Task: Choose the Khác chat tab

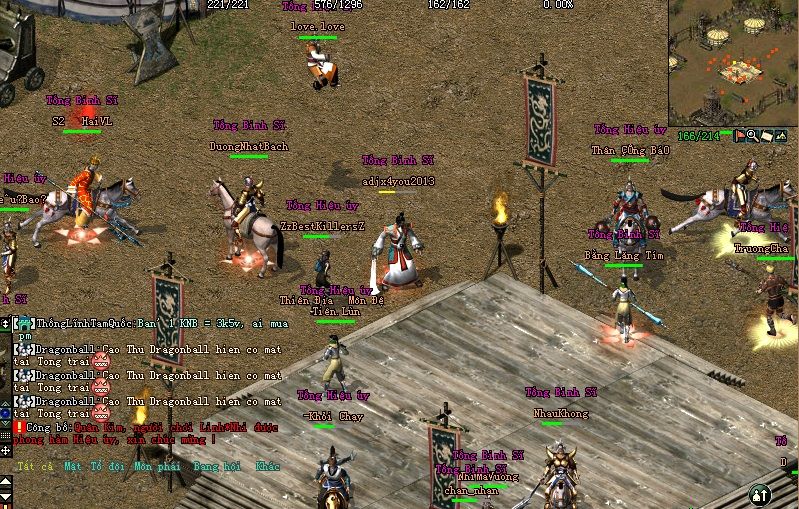Action: [267, 466]
